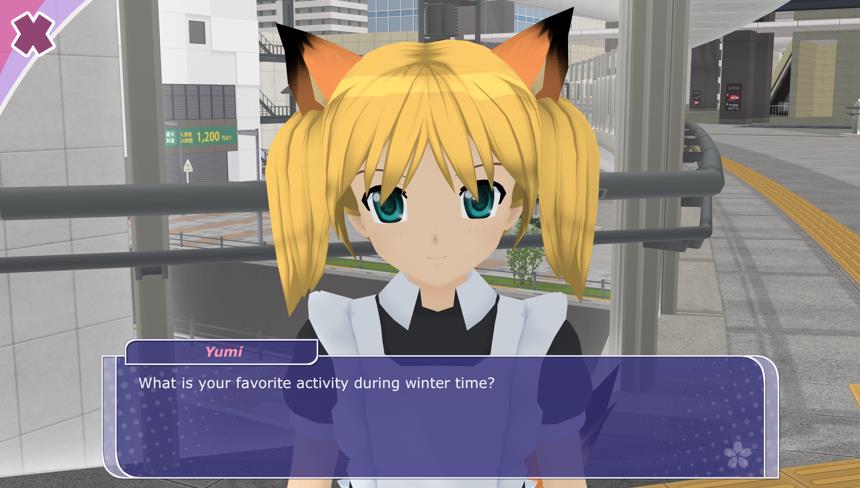This screenshot has width=860, height=488.
Task: Close the conversation with the purple X
Action: pos(33,34)
